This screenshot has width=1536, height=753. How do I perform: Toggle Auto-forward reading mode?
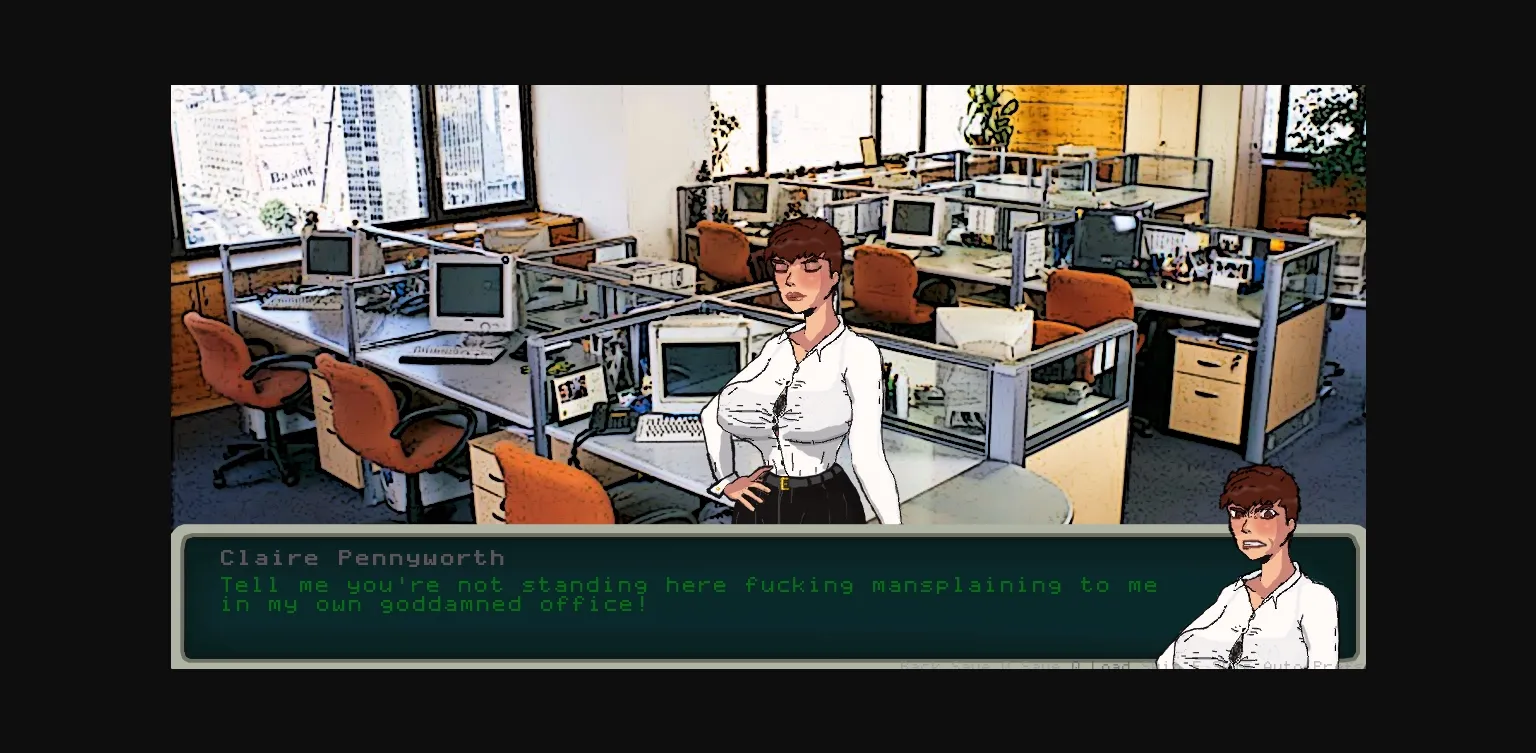(1285, 666)
